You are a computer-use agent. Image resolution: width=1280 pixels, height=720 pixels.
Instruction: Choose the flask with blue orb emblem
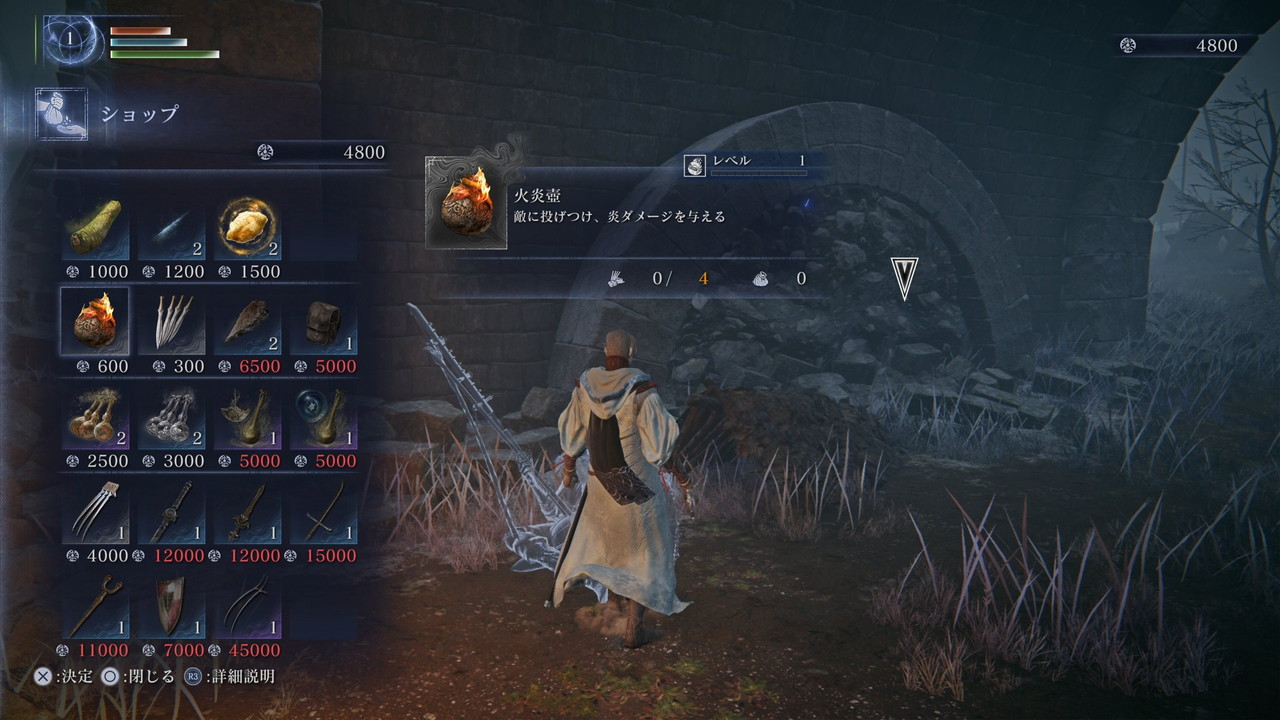click(323, 417)
